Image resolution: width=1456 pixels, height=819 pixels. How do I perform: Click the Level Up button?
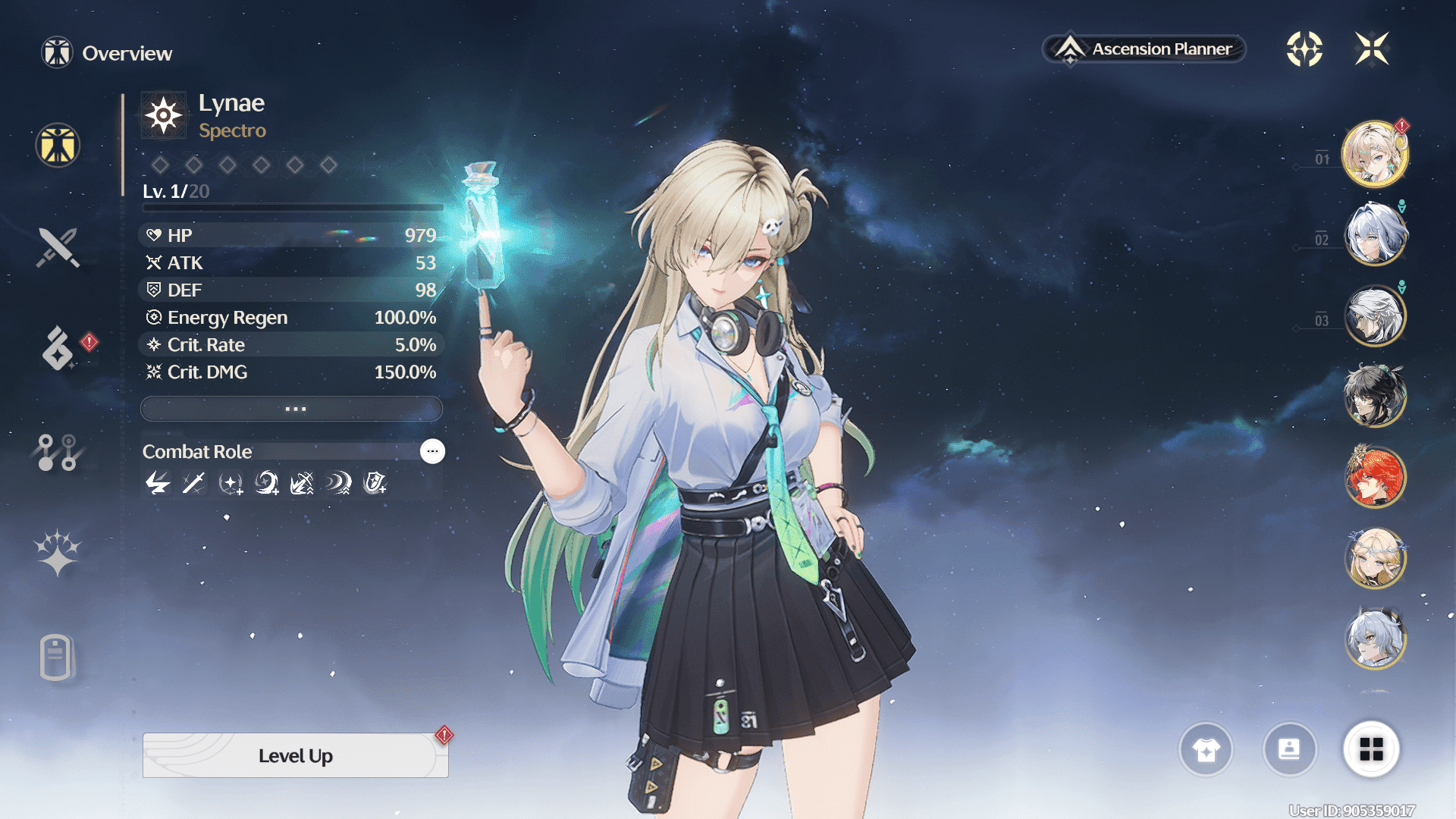[x=295, y=755]
